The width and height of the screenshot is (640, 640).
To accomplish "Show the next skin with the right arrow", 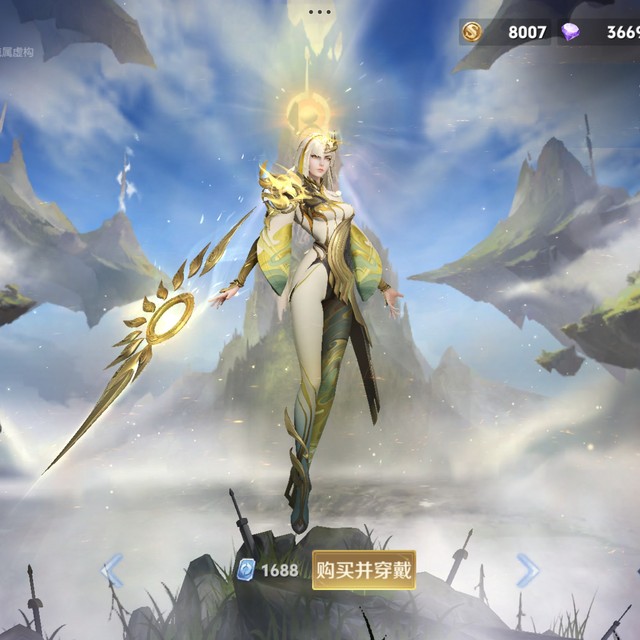I will click(x=527, y=570).
